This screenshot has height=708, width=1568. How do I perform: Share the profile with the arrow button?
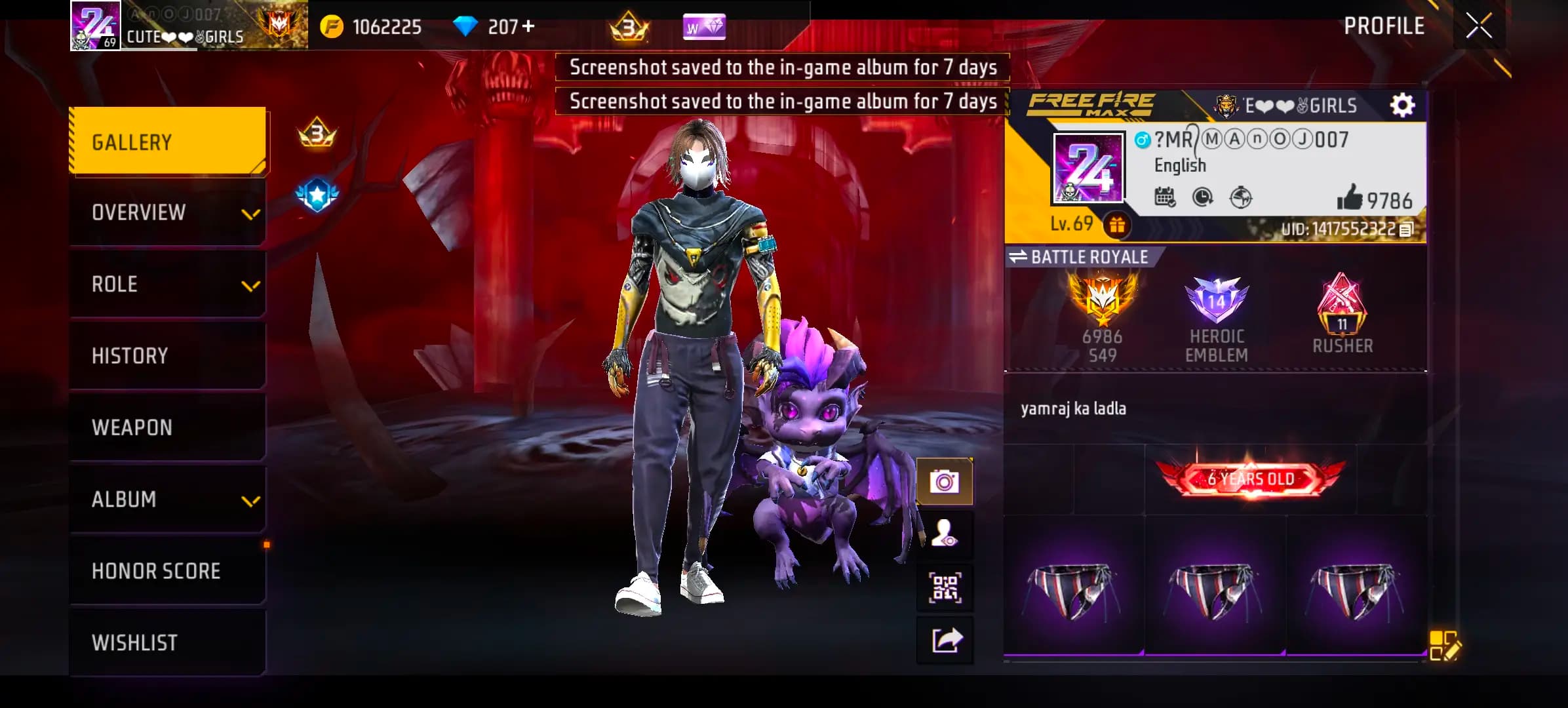coord(944,640)
